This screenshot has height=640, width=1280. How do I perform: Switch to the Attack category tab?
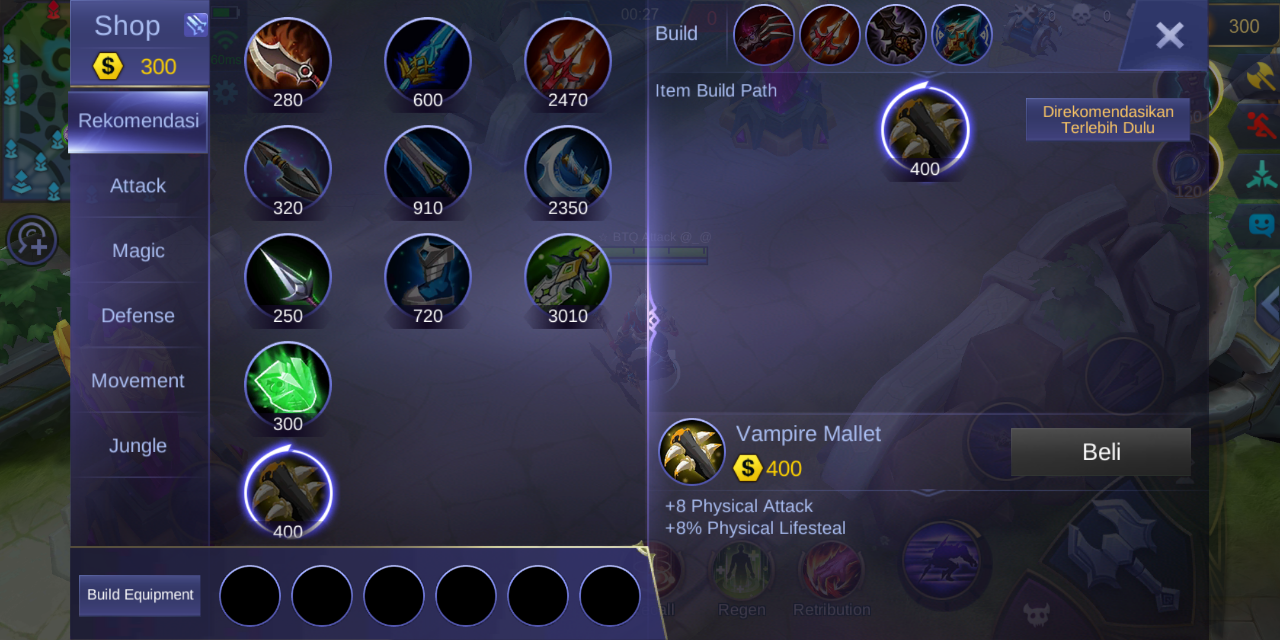138,186
